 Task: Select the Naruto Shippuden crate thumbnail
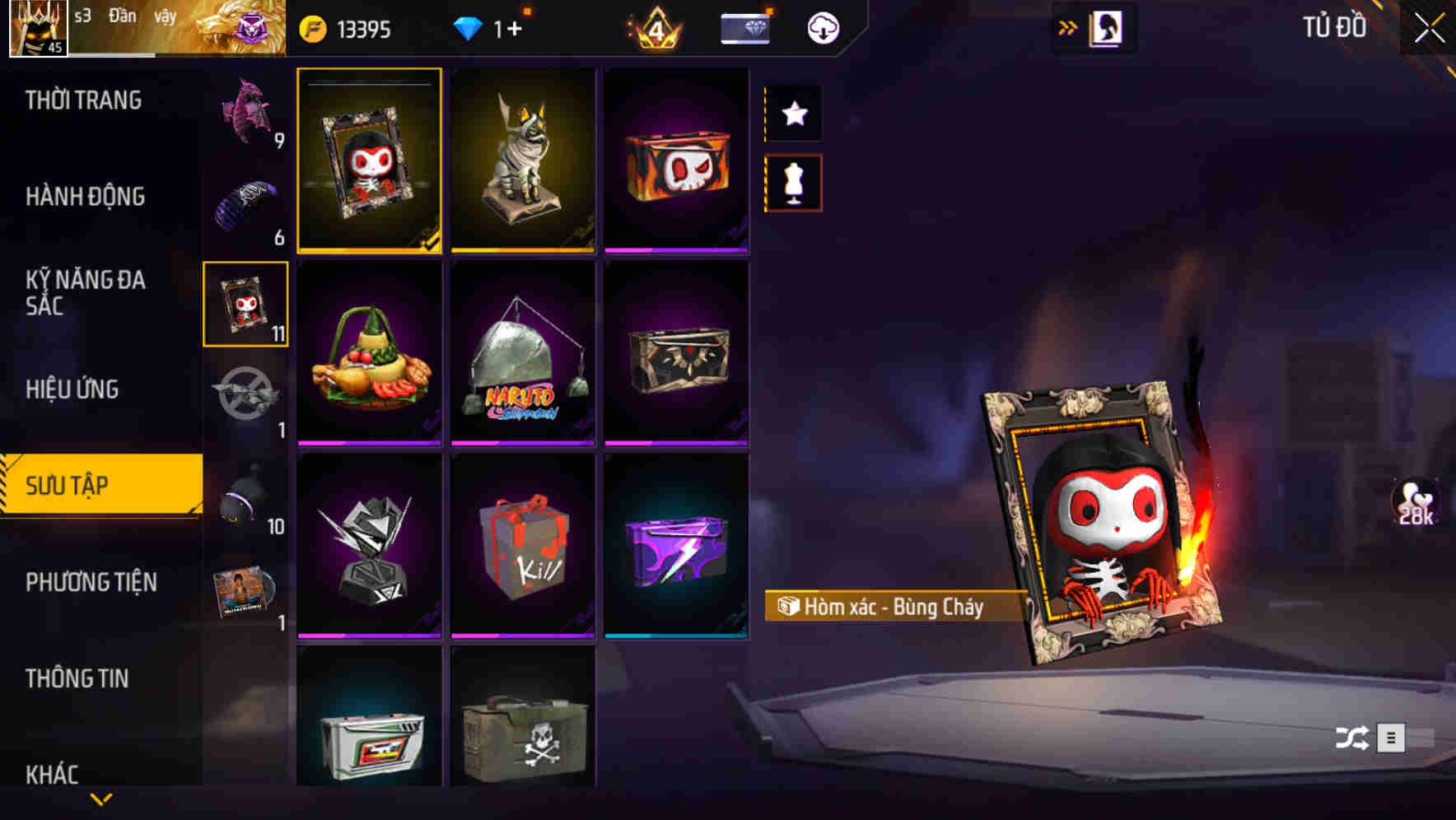click(524, 354)
